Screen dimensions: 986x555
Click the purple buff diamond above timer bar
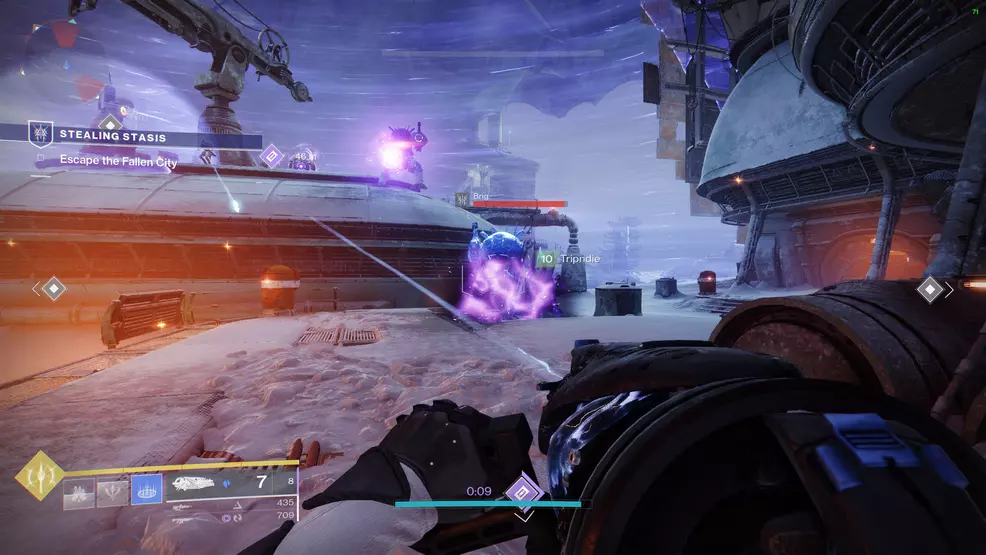coord(523,491)
